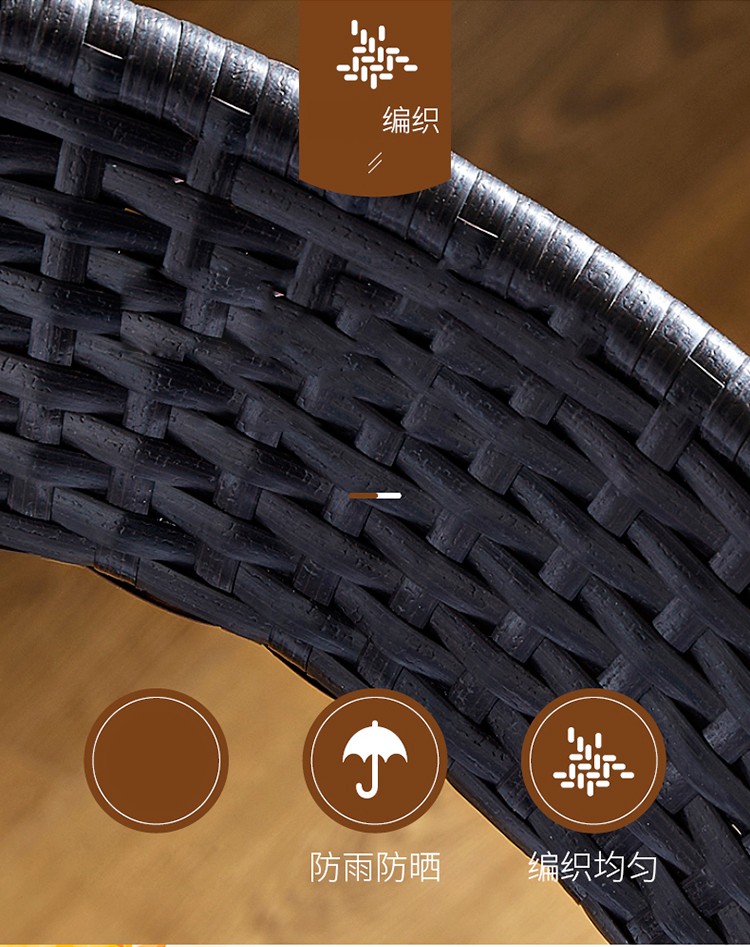The image size is (750, 947).
Task: Select the round weave icon above 编织均匀
Action: (593, 760)
